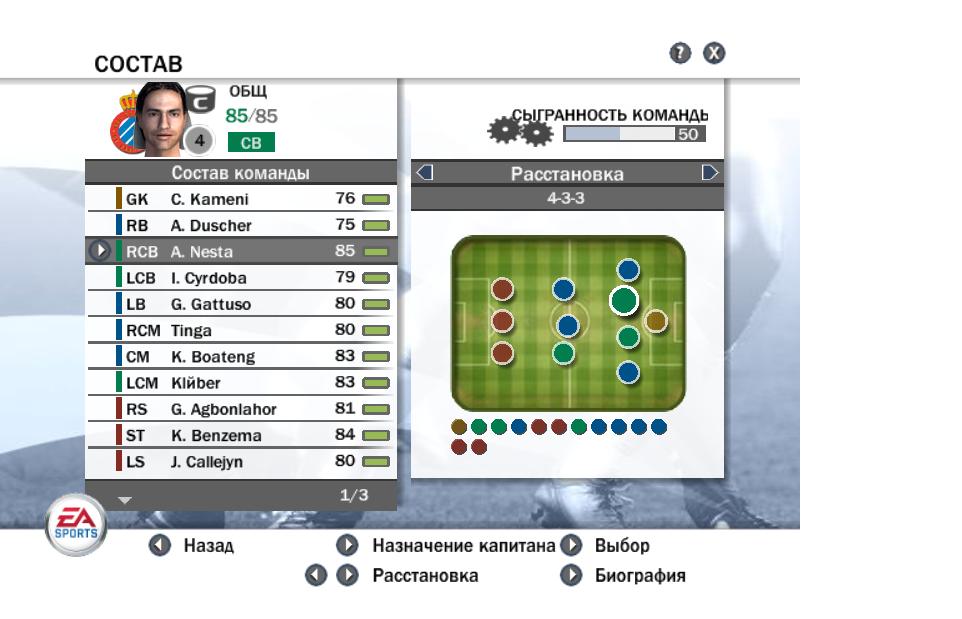Select goalkeeper C. Kameni row
Viewport: 962px width, 619px height.
240,199
